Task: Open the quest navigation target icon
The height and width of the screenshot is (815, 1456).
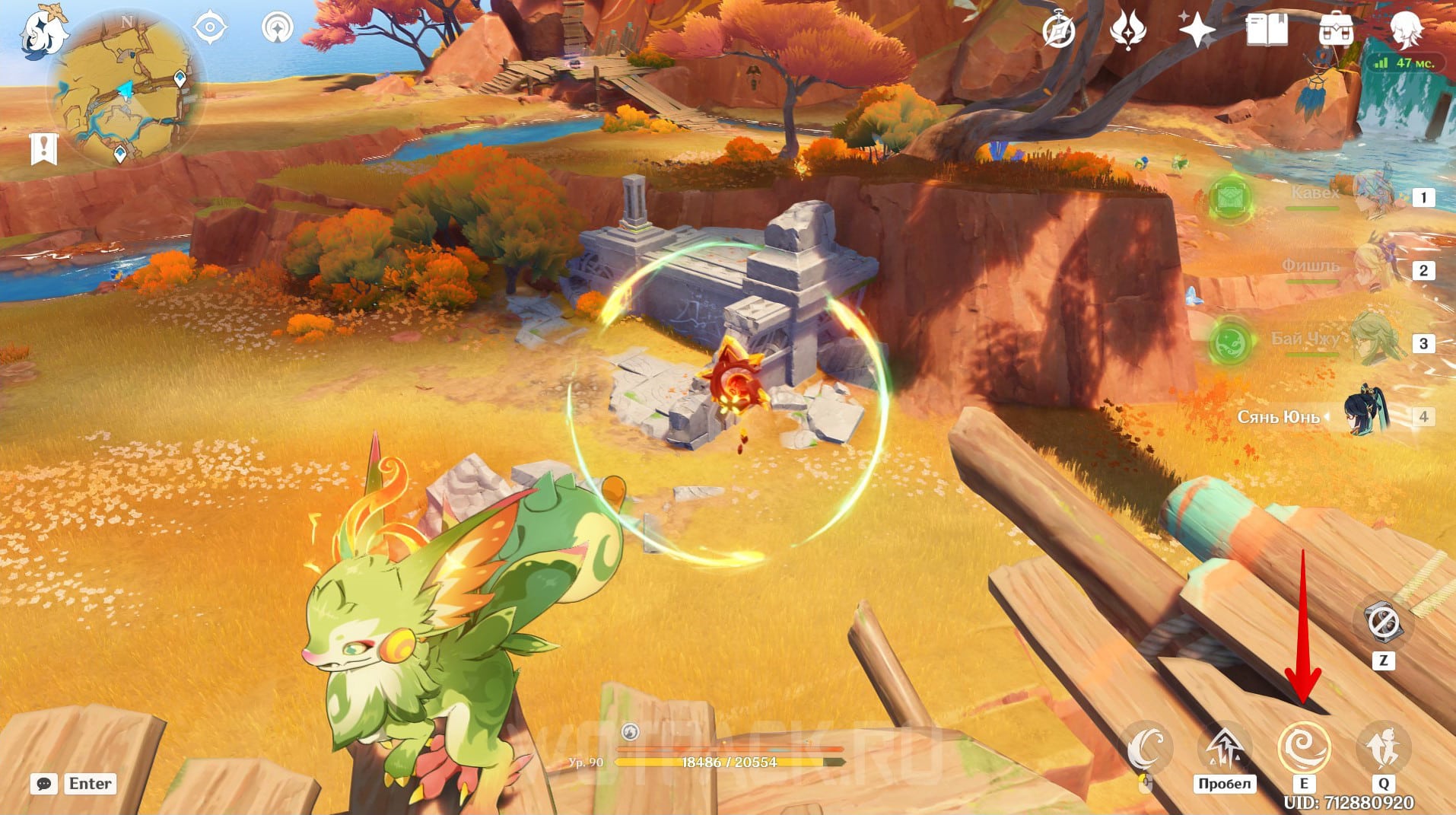Action: (x=209, y=29)
